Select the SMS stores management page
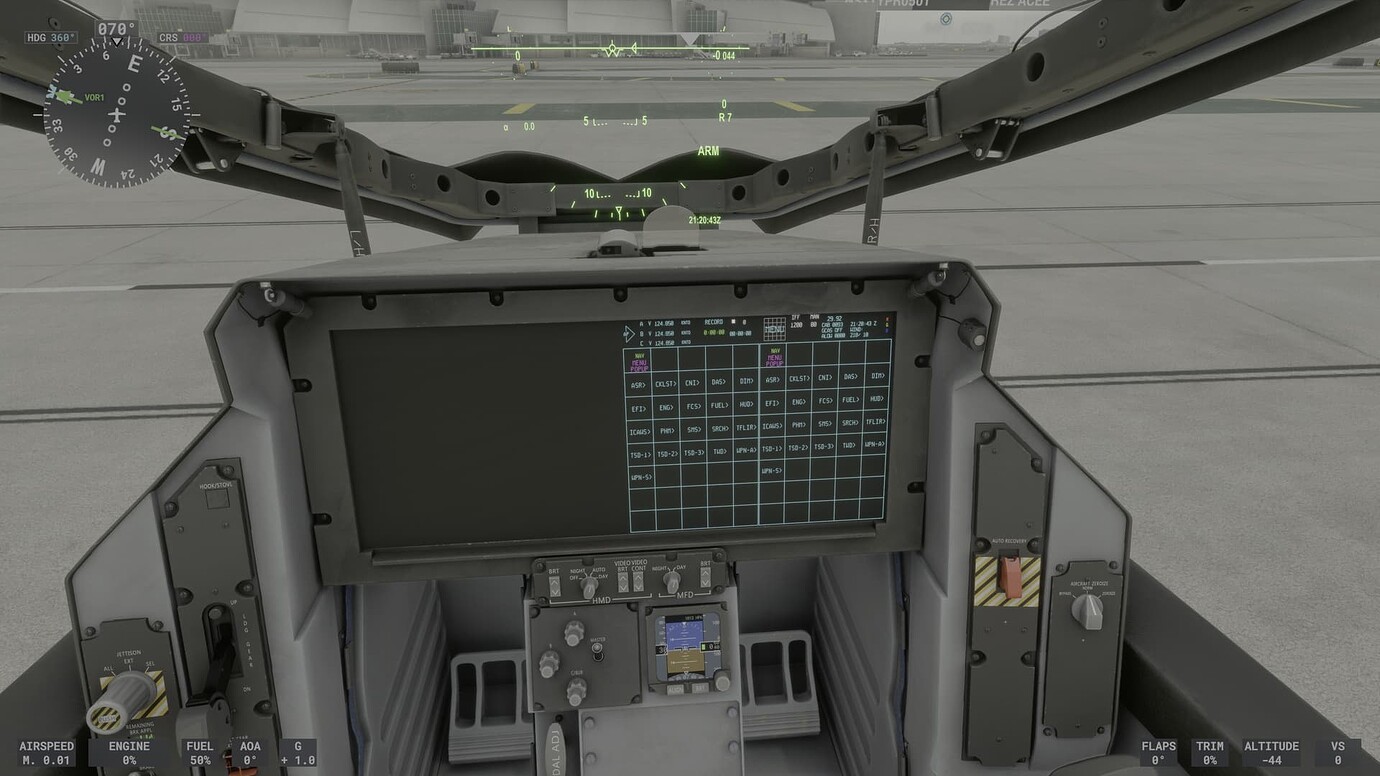The image size is (1380, 776). (x=694, y=427)
